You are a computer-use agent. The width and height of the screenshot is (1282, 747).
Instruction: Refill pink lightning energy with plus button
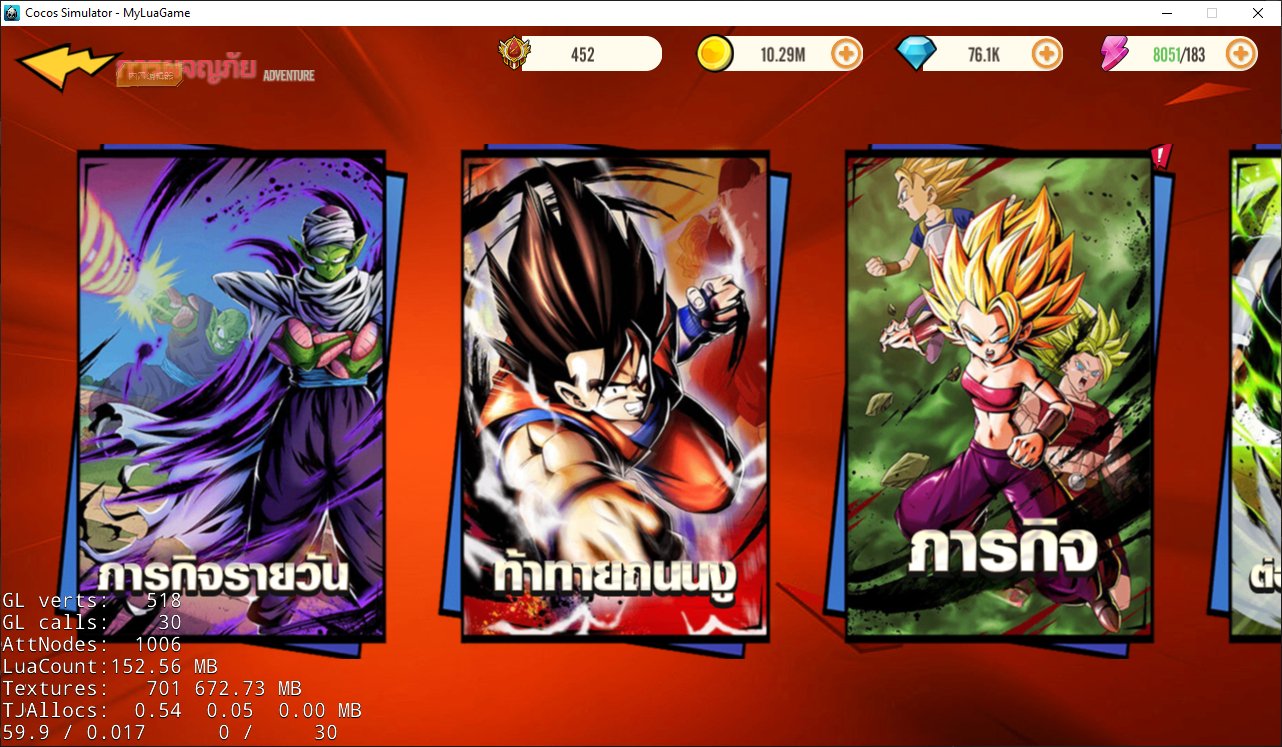(x=1241, y=54)
